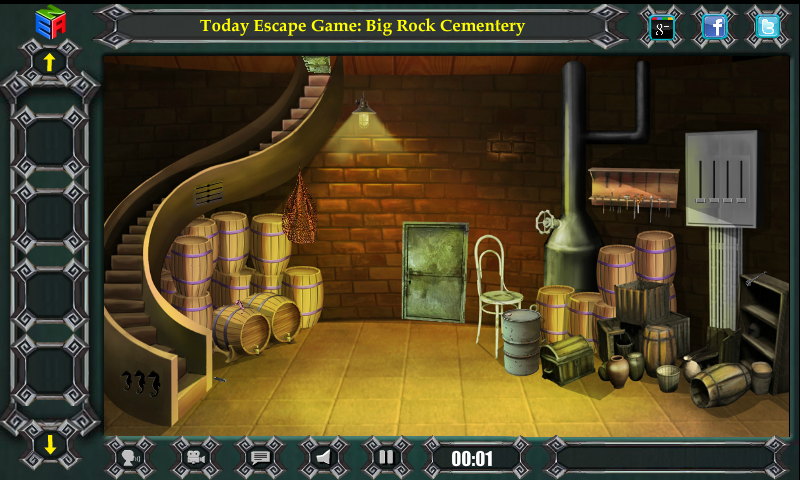Open the speech bubble message button

(x=260, y=458)
